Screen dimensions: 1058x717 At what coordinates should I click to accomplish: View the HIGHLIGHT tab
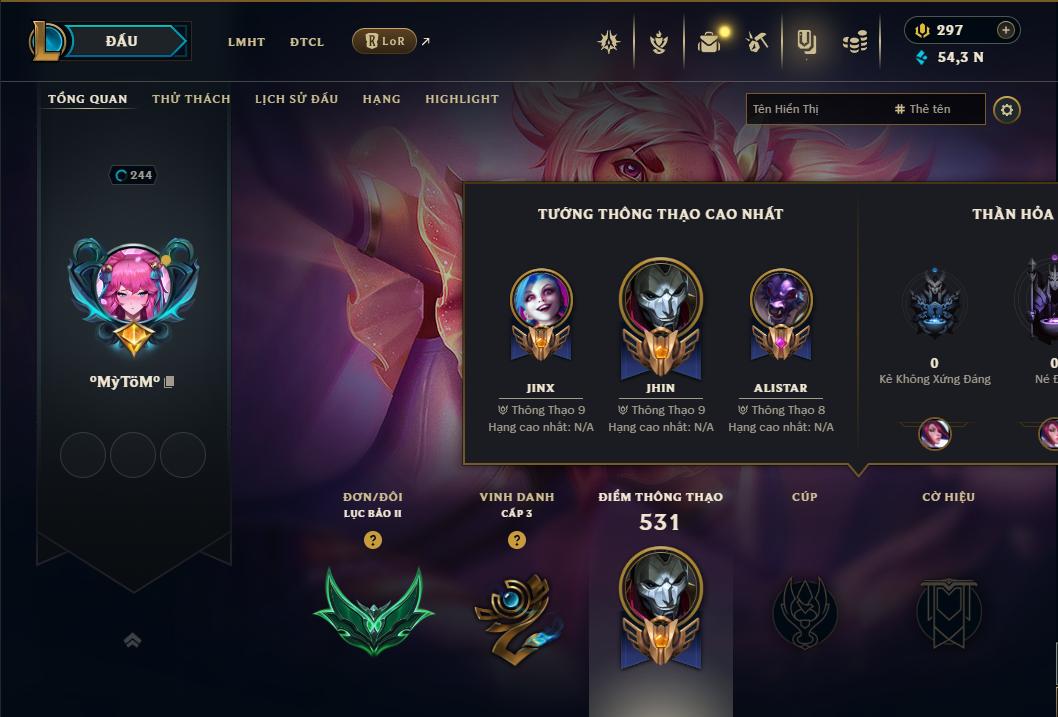click(x=461, y=99)
